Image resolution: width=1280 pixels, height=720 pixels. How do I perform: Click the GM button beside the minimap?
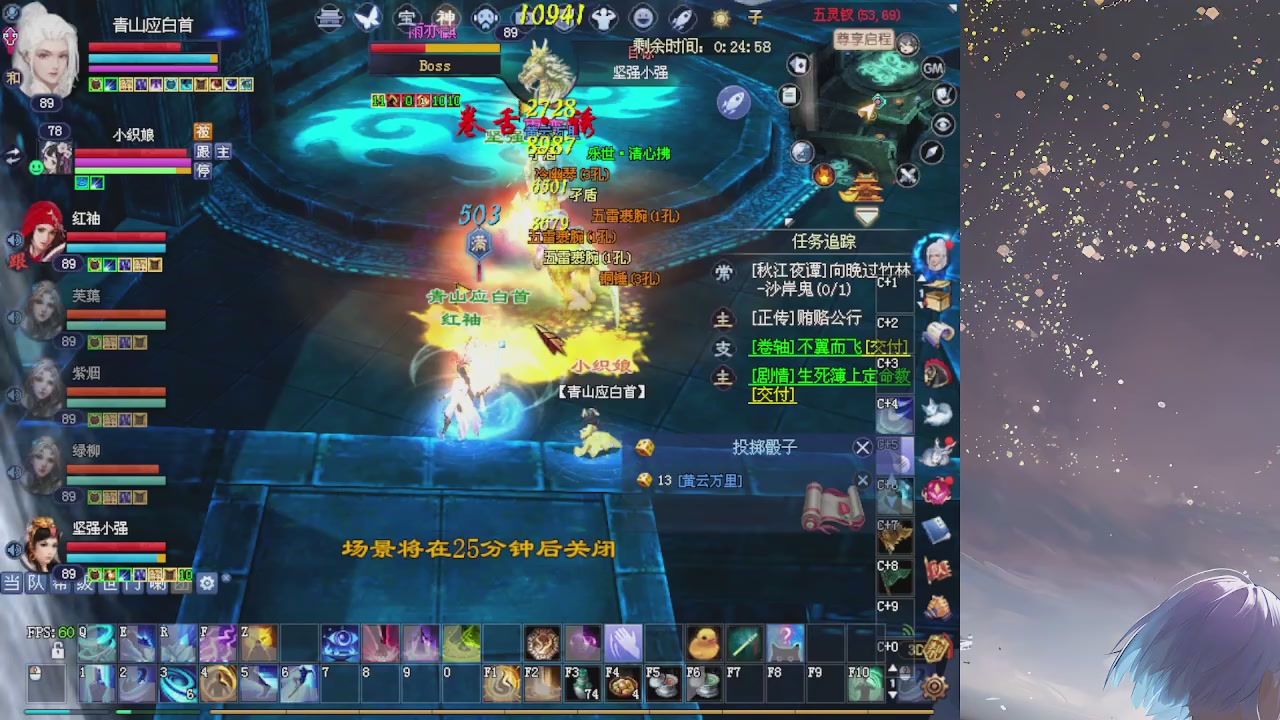point(933,67)
